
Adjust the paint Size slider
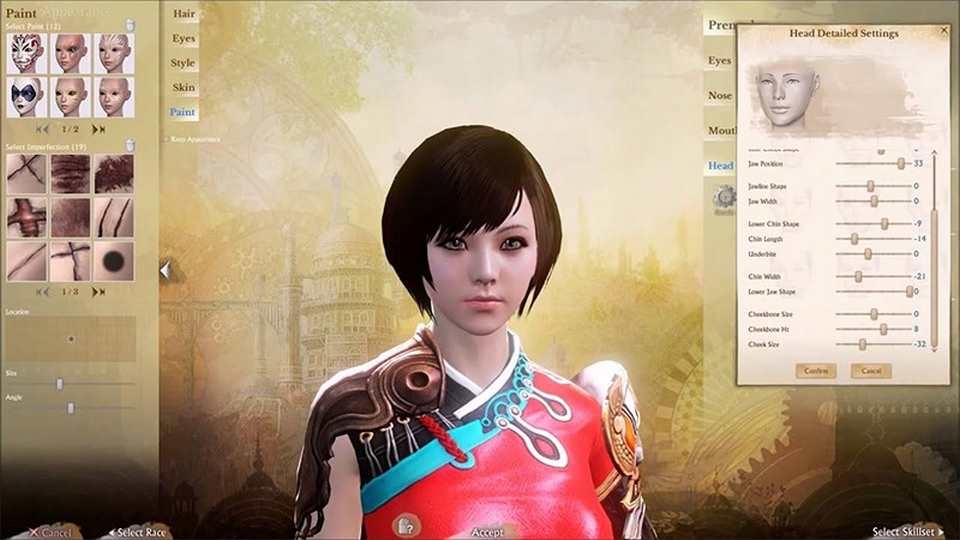tap(60, 383)
